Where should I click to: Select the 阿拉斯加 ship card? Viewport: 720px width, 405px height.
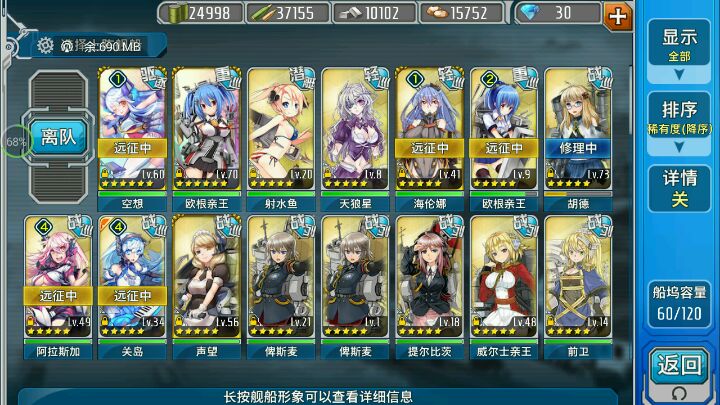pyautogui.click(x=59, y=278)
